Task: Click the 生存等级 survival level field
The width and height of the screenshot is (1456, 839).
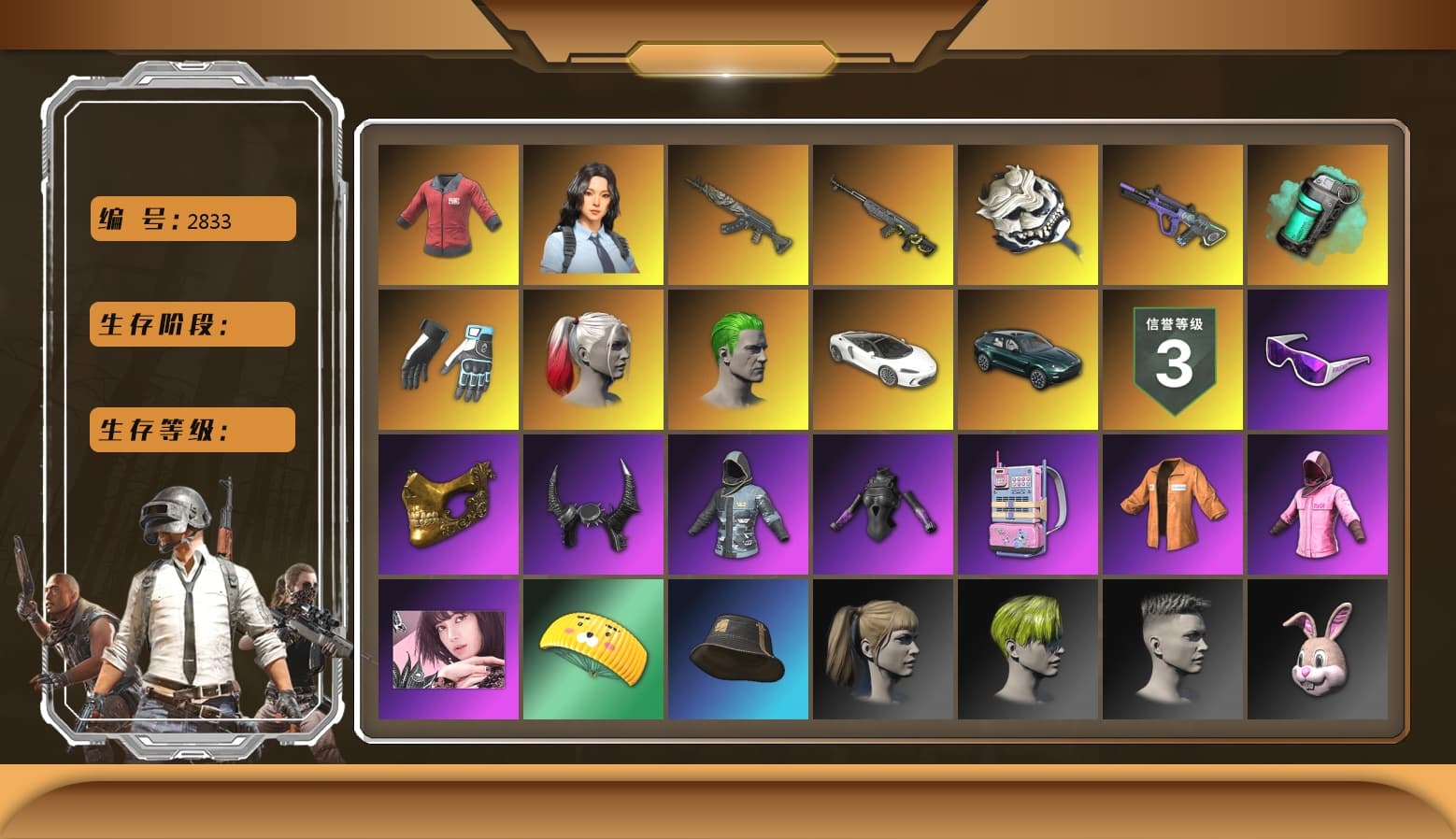Action: (191, 430)
